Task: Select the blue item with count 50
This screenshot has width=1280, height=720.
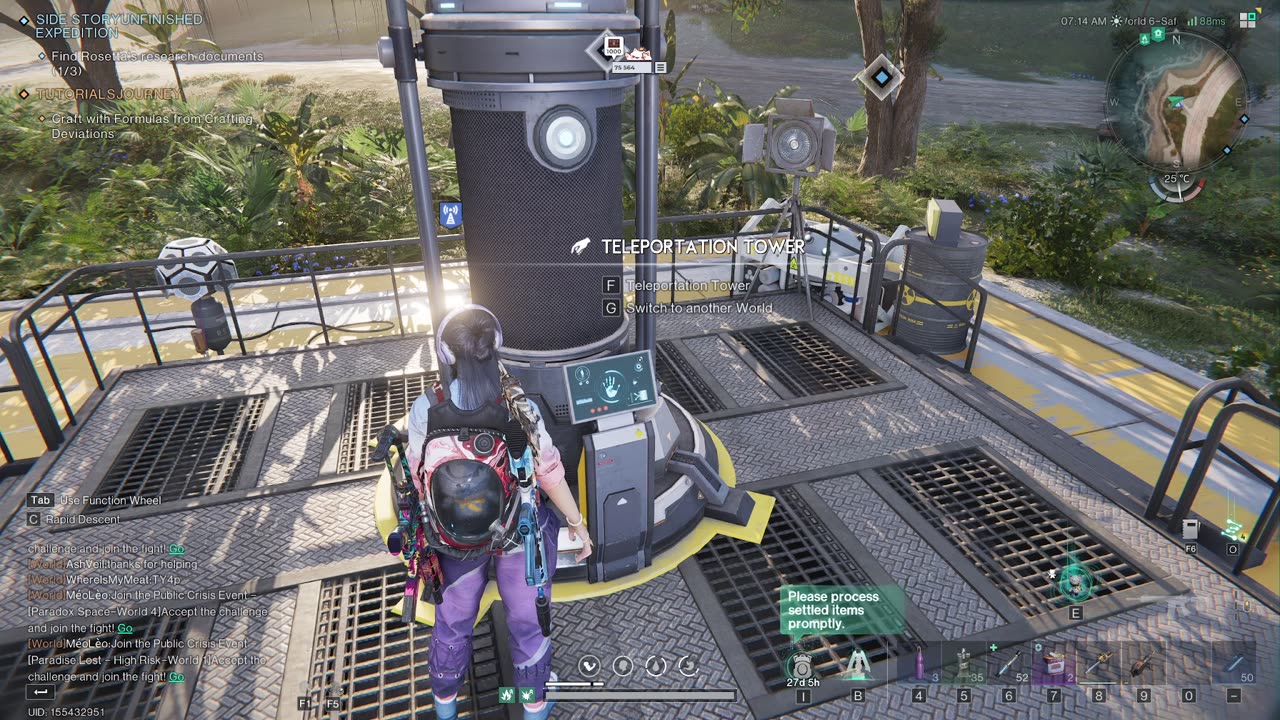Action: click(x=1234, y=663)
